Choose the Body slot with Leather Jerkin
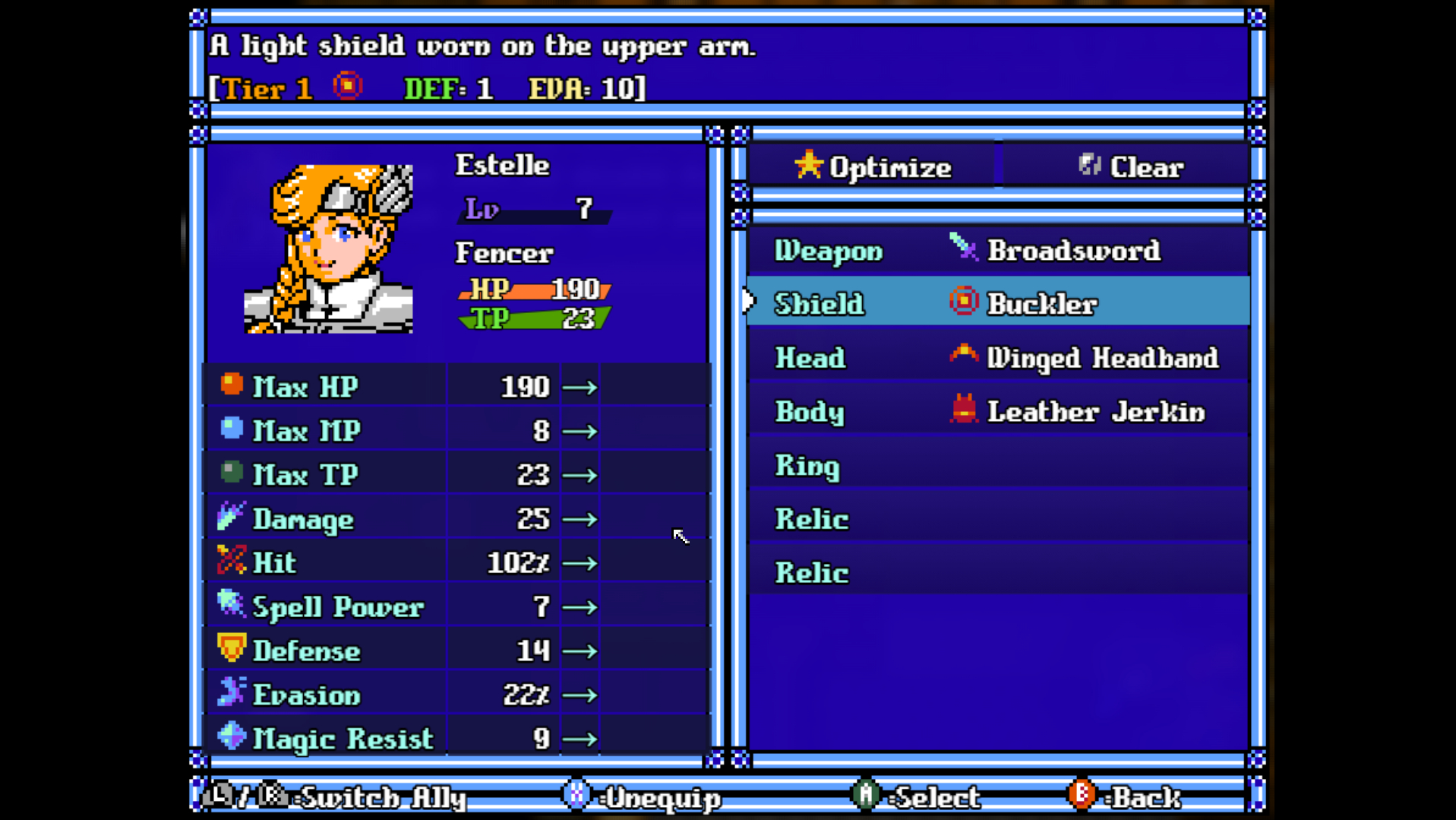 (x=997, y=411)
